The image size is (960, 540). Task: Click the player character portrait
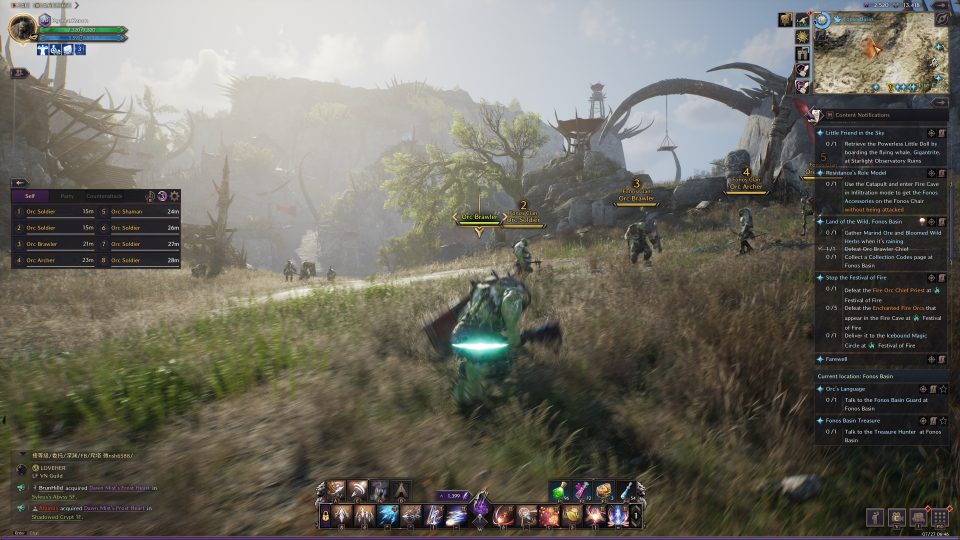[23, 28]
